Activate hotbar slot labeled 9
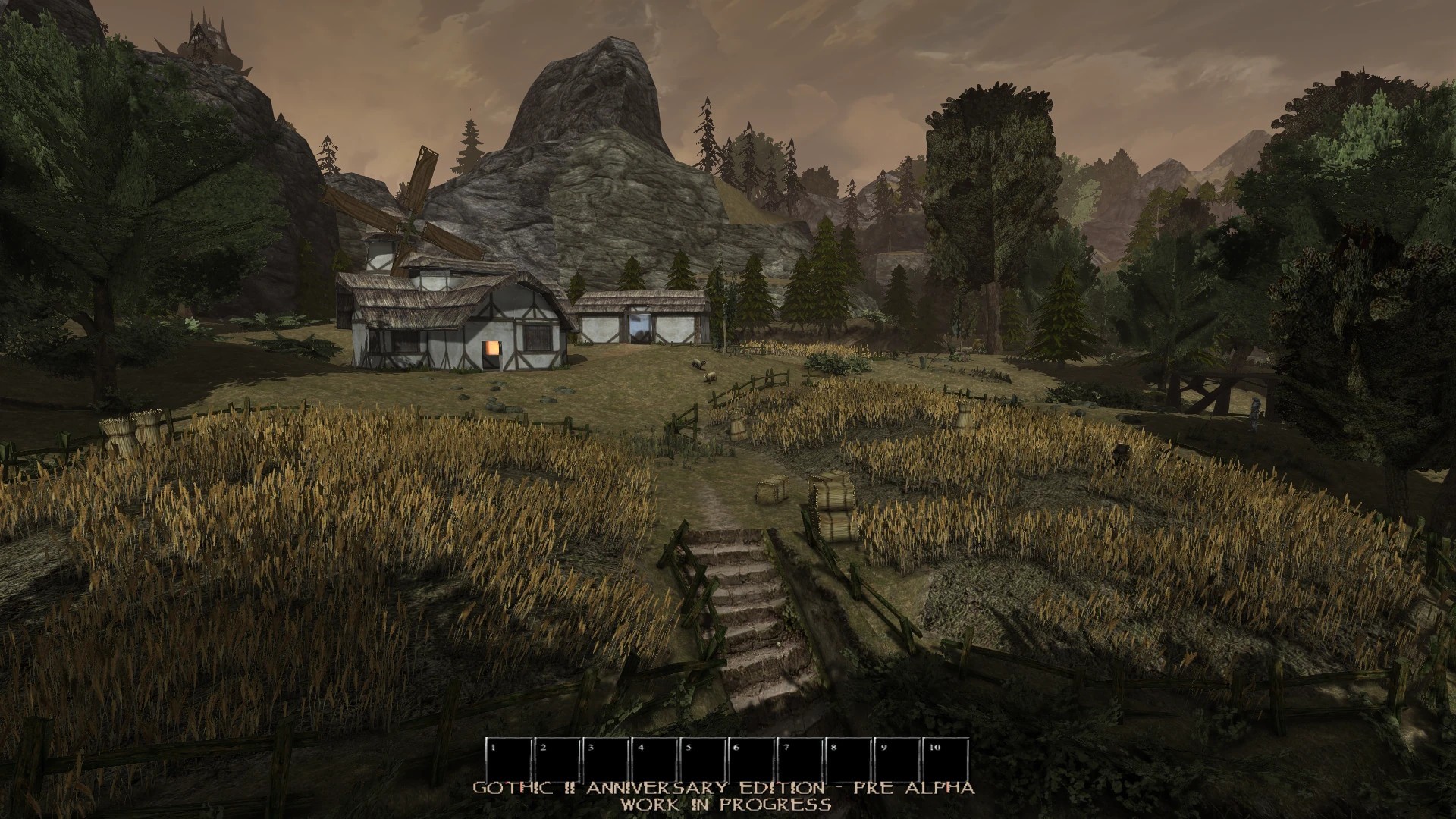1456x819 pixels. point(897,761)
